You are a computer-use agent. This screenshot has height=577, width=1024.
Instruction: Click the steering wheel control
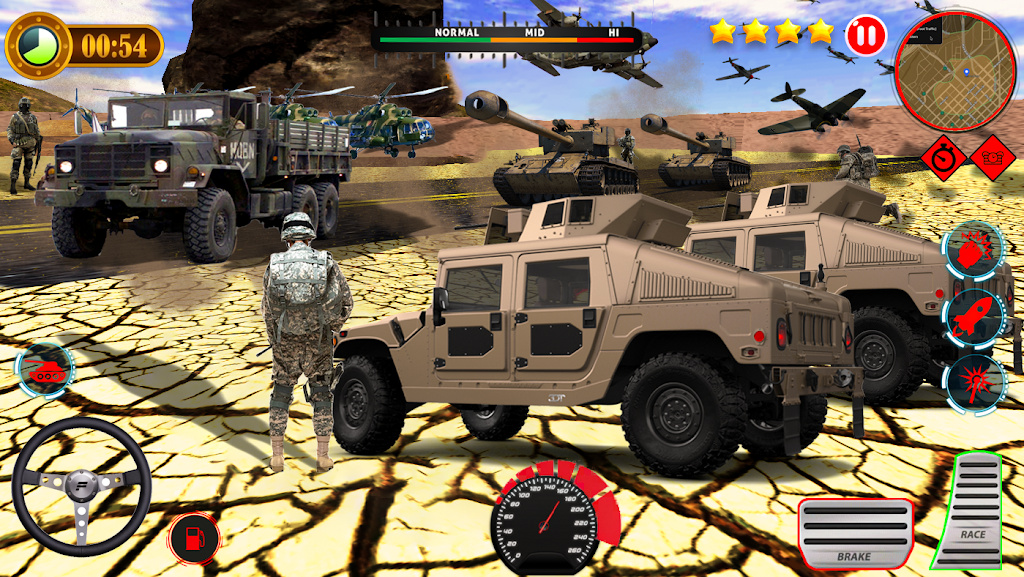pos(82,486)
